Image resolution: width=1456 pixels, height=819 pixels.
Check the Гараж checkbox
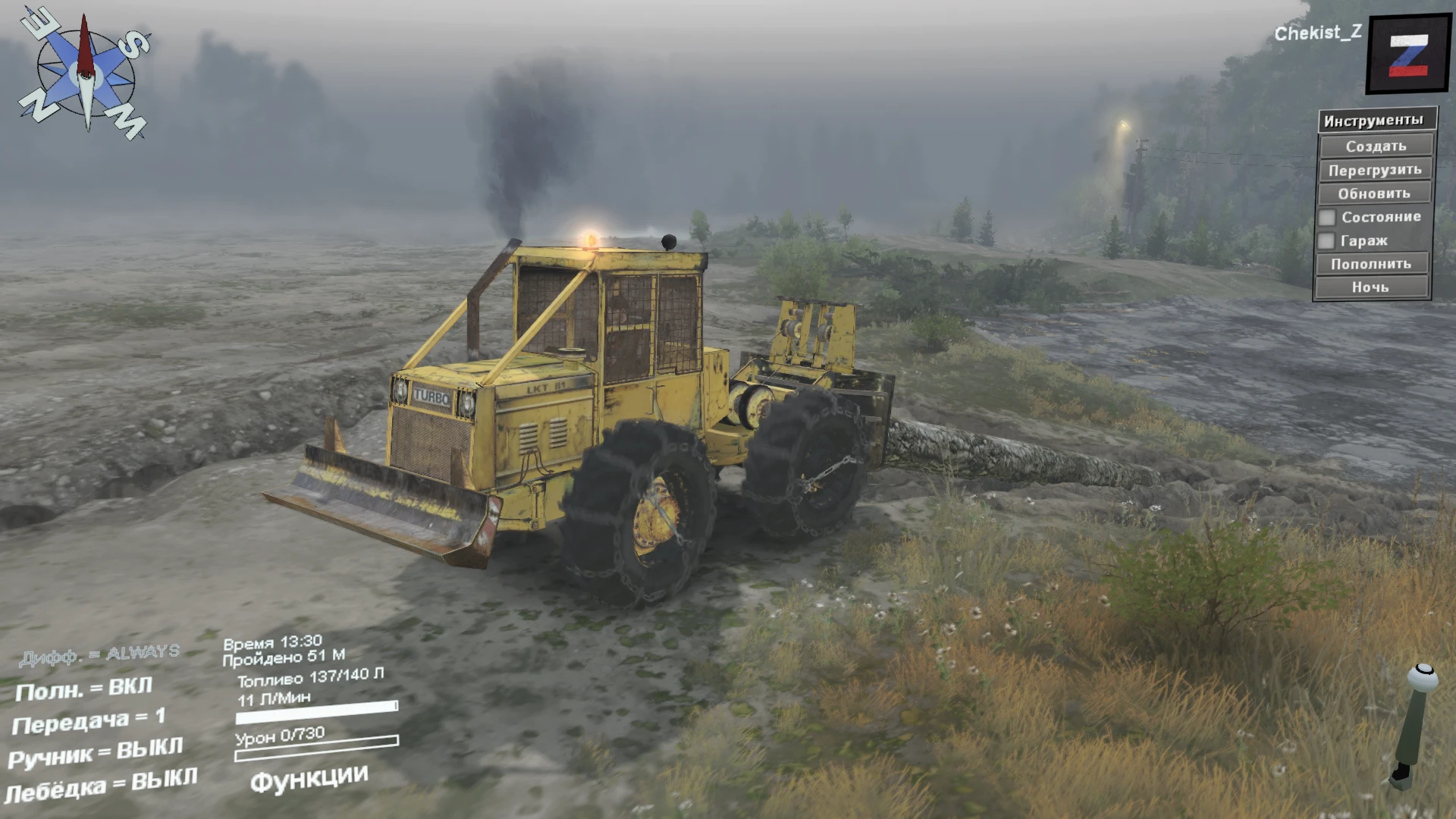pos(1328,240)
